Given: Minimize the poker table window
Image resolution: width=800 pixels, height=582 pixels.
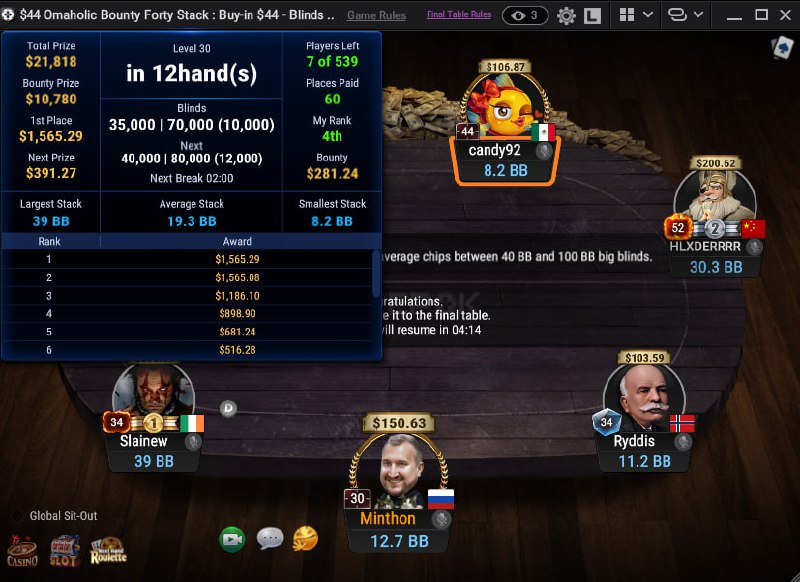Looking at the screenshot, I should tap(733, 15).
